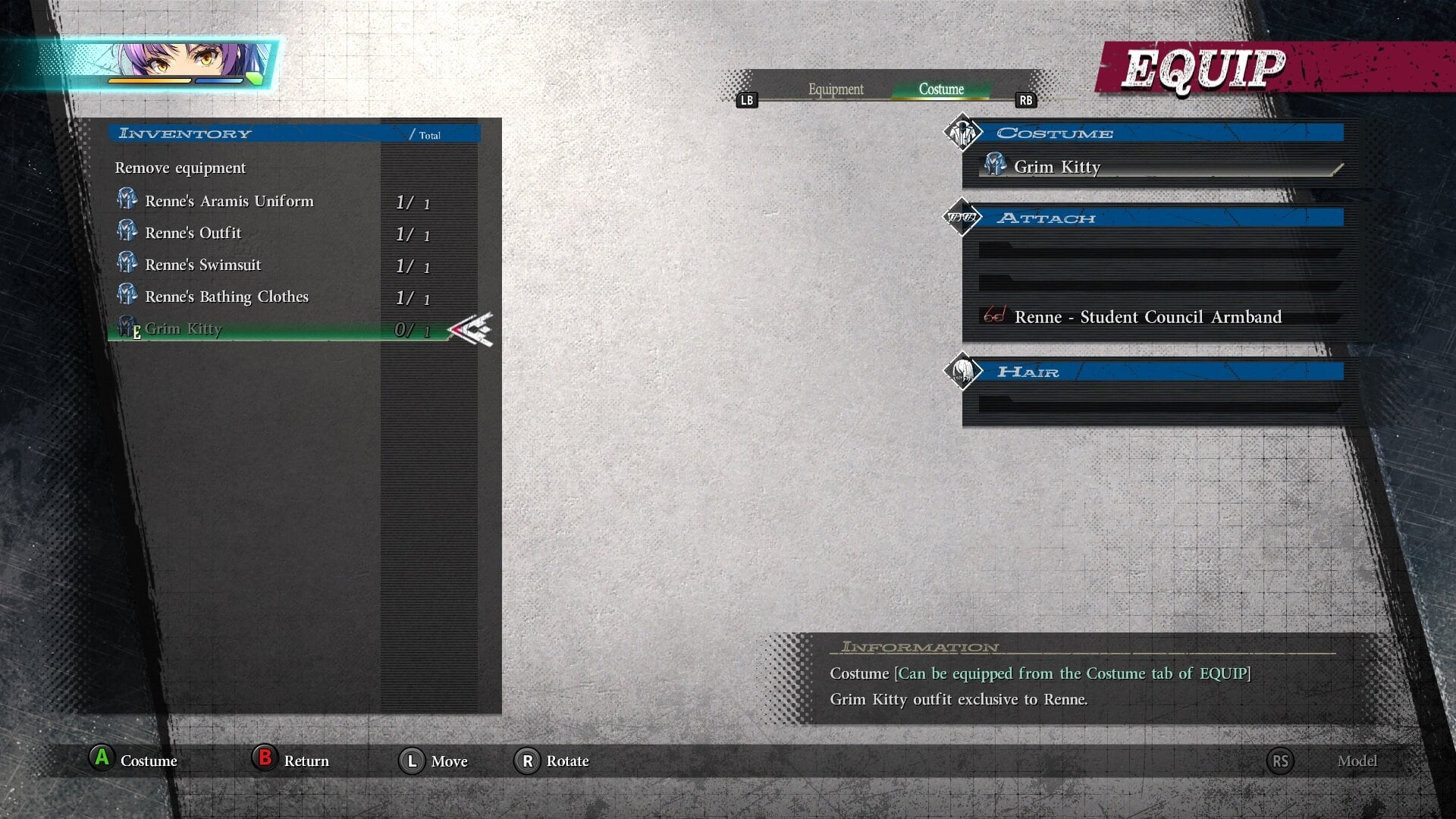Viewport: 1456px width, 819px height.
Task: Switch to the Equipment tab
Action: (835, 89)
